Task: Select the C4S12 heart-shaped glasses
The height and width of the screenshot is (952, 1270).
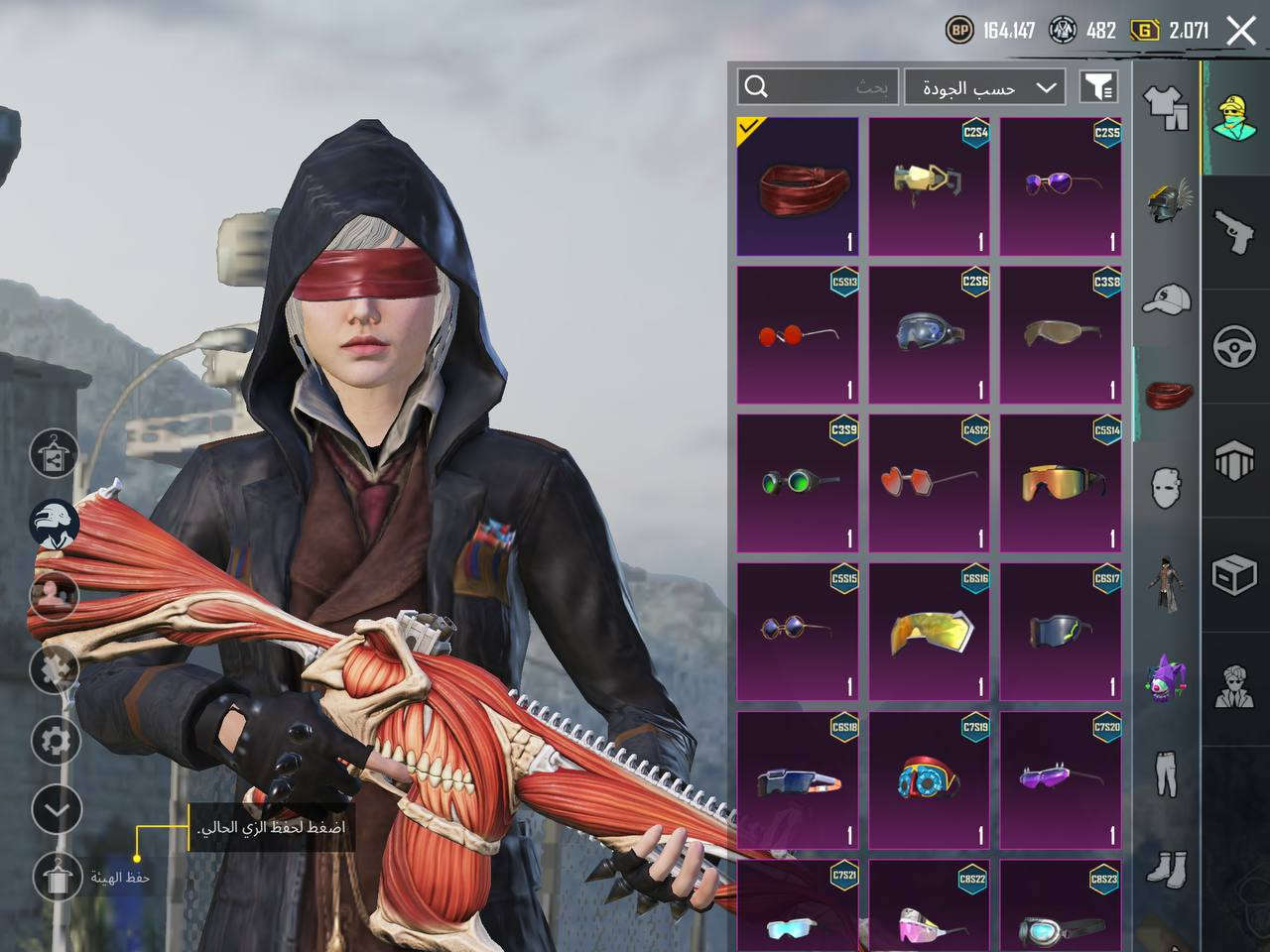Action: [929, 483]
